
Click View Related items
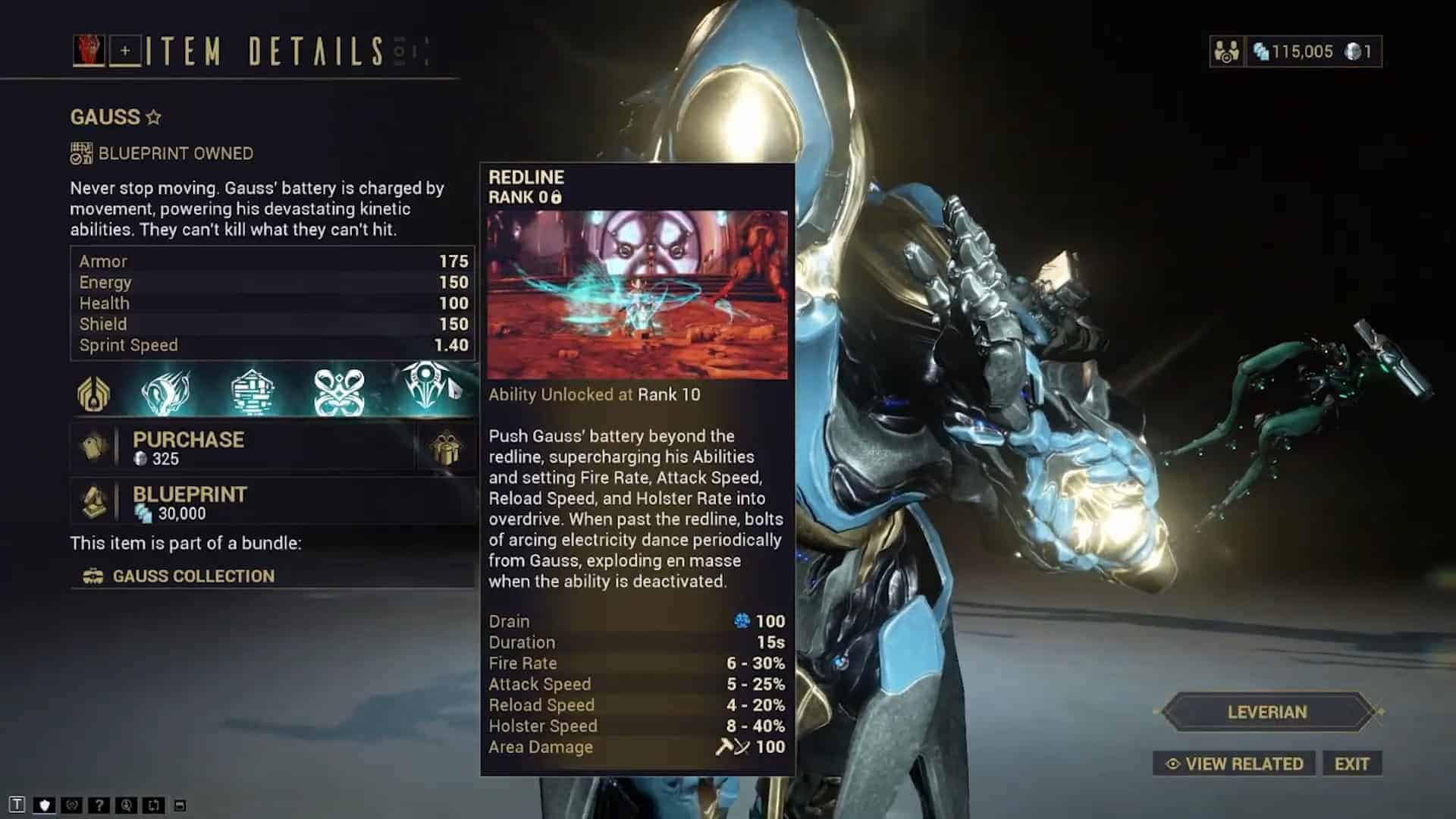[1235, 764]
